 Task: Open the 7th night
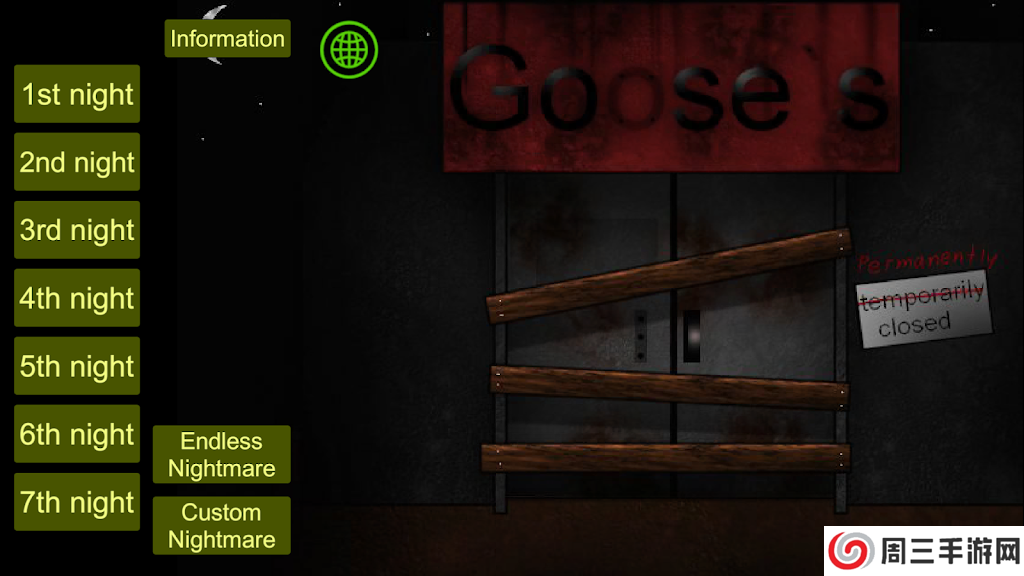pos(77,502)
